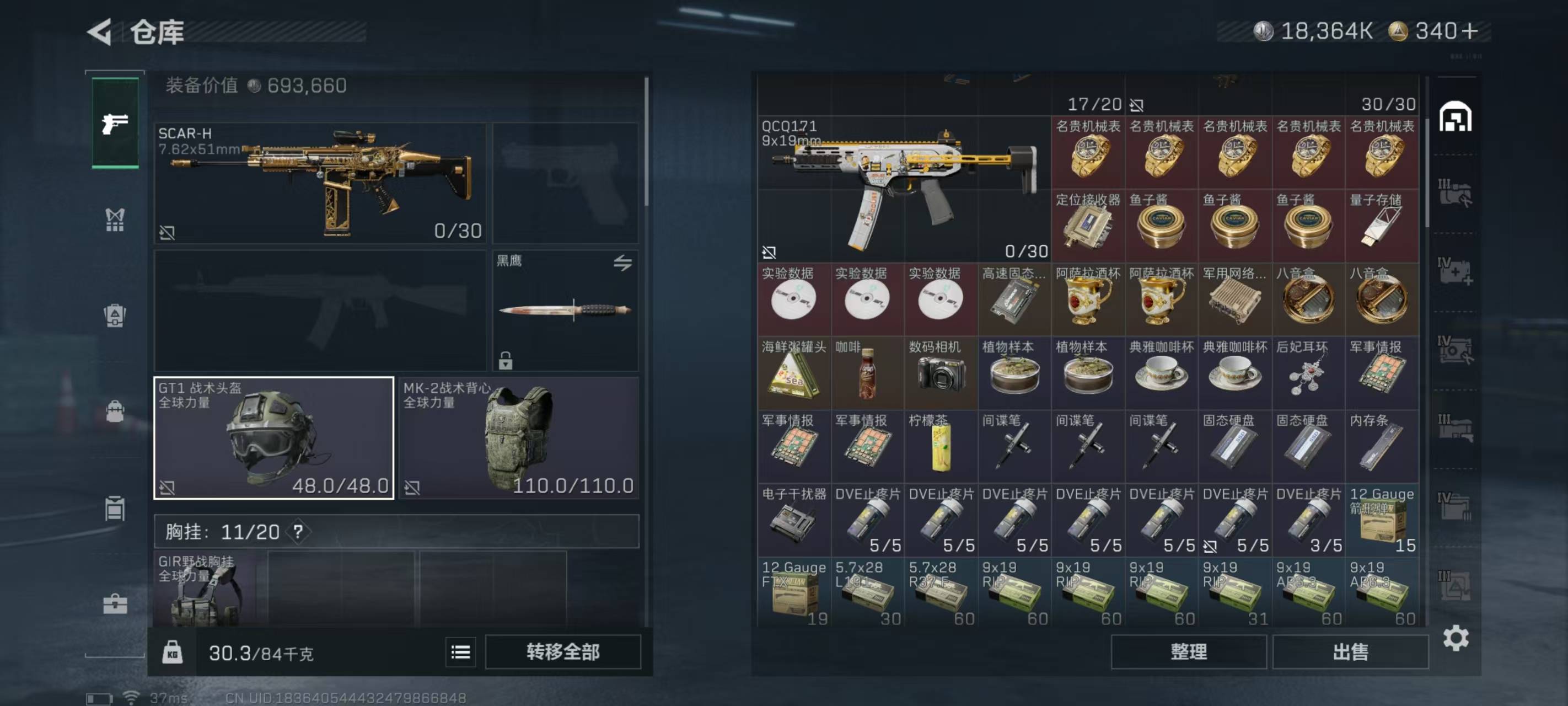Select the 数码相机 camera item
This screenshot has width=1568, height=706.
point(941,373)
